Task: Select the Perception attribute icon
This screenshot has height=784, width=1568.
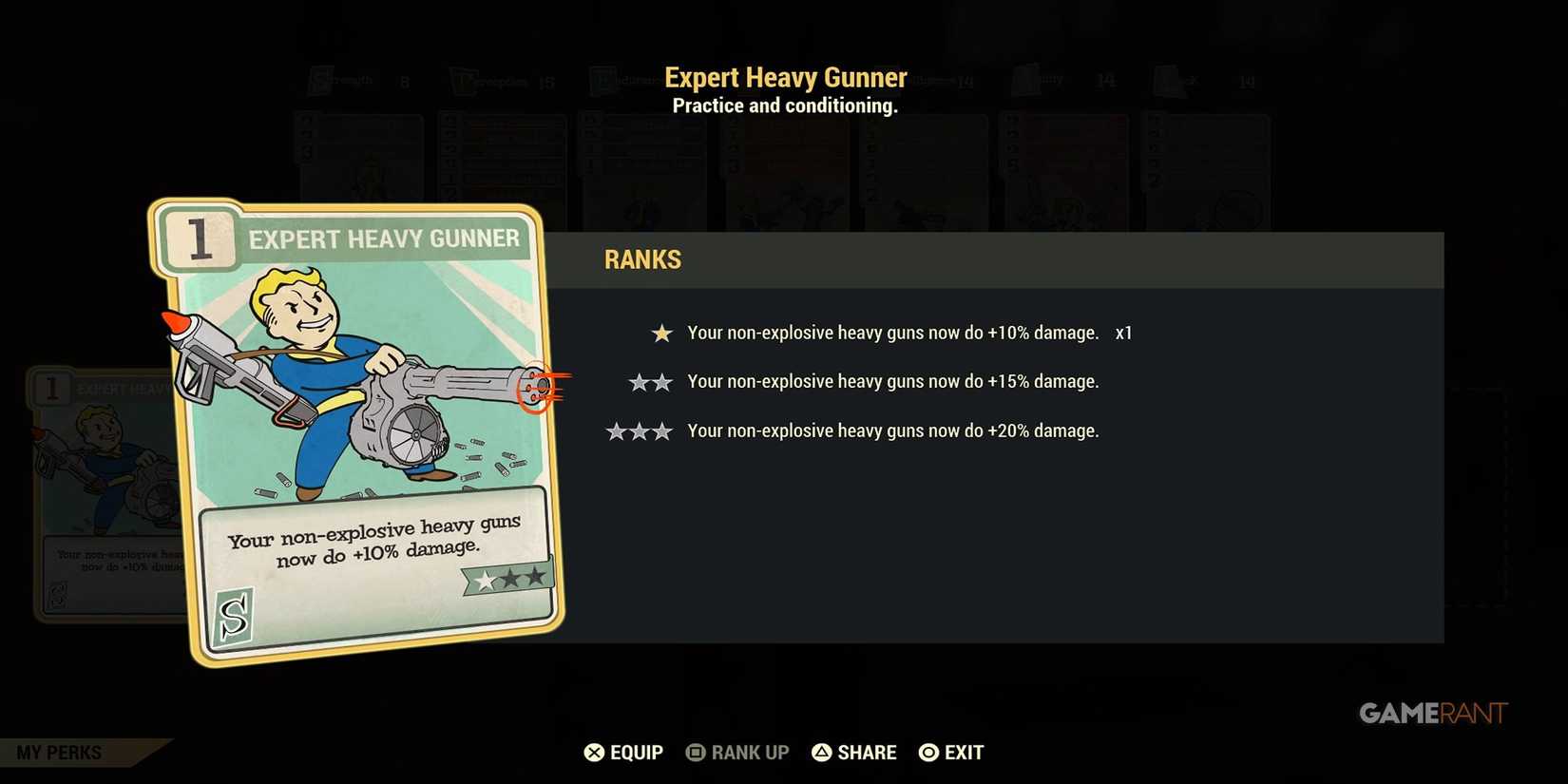Action: click(464, 81)
